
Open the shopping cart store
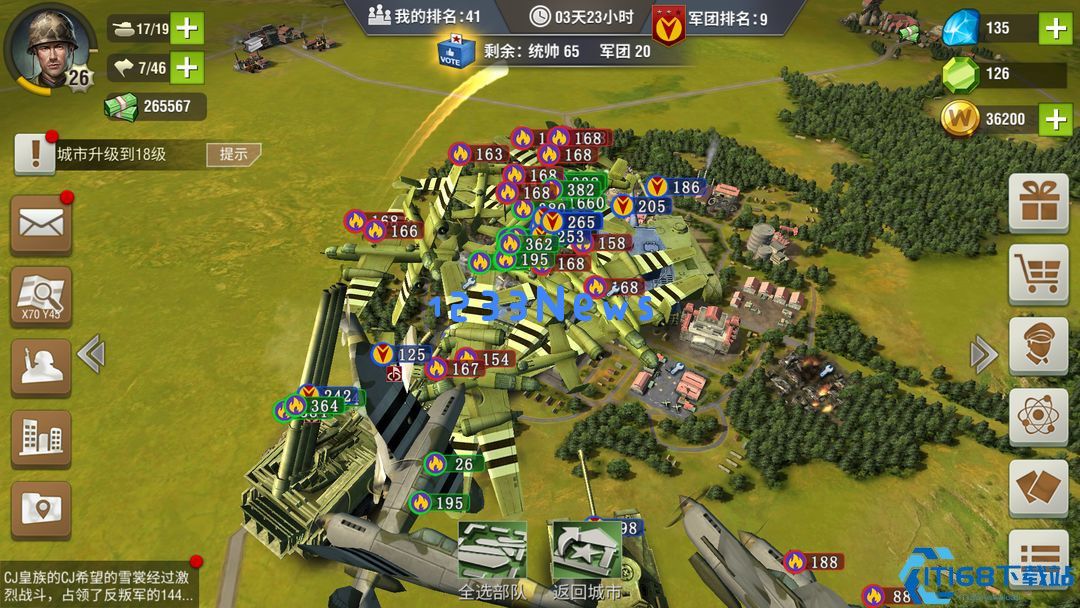1038,274
